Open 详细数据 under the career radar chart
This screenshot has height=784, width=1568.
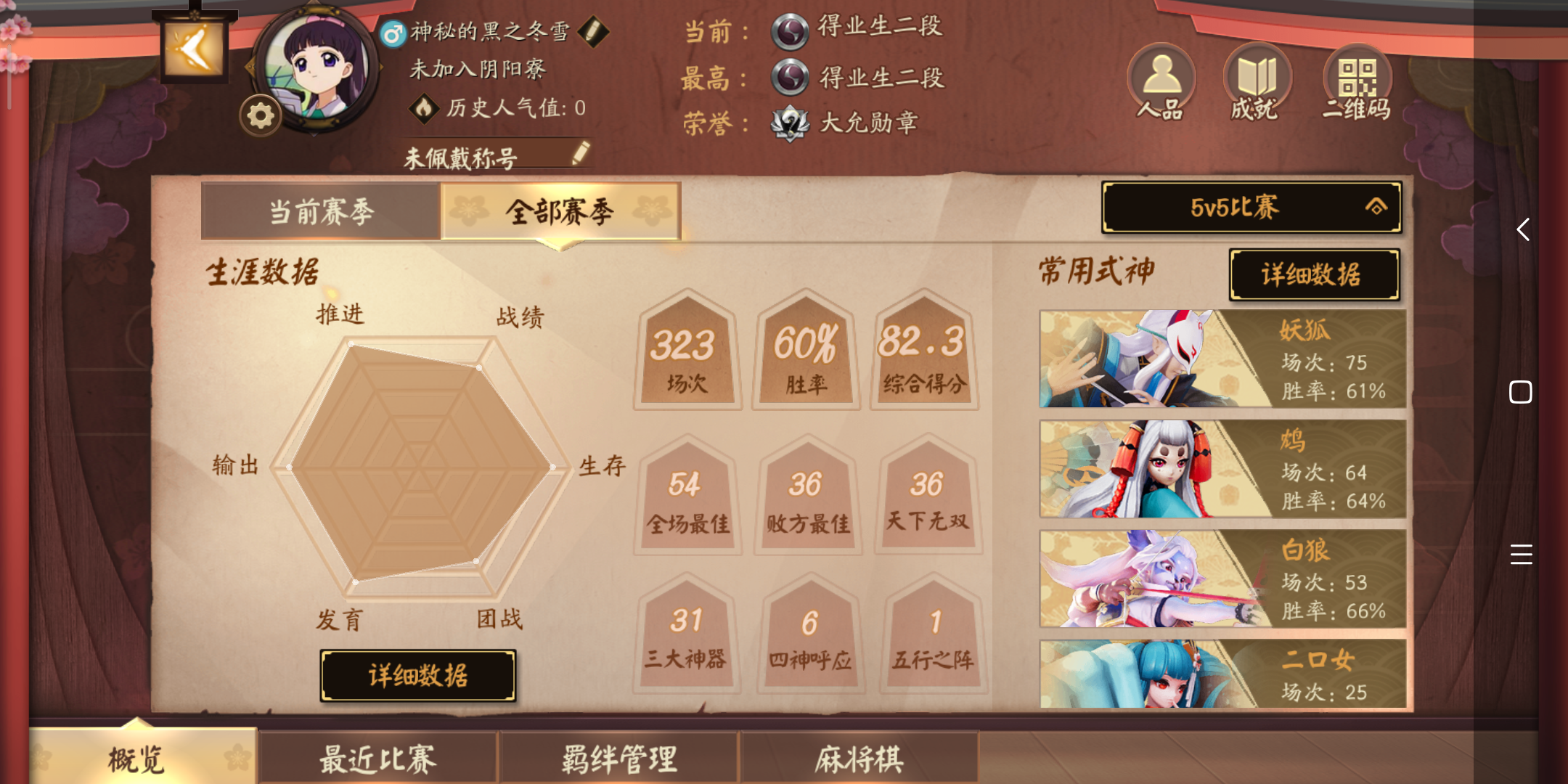pyautogui.click(x=419, y=675)
